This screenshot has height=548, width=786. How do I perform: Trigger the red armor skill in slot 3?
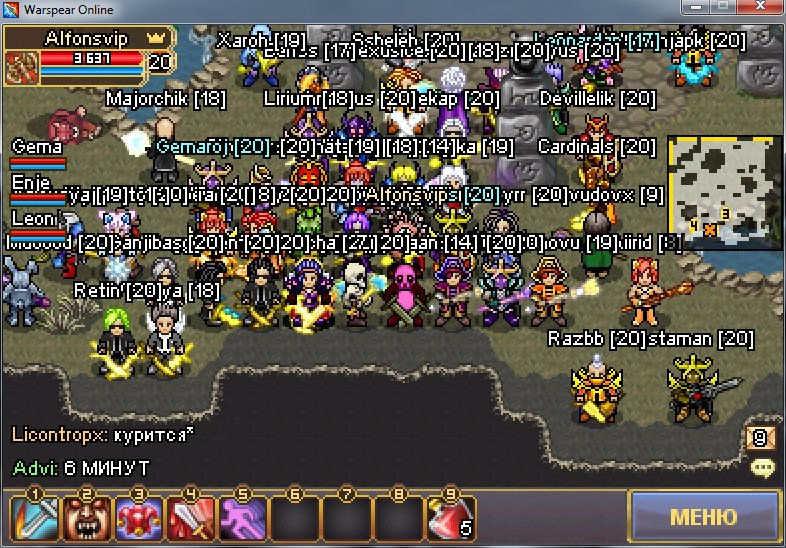(x=137, y=518)
